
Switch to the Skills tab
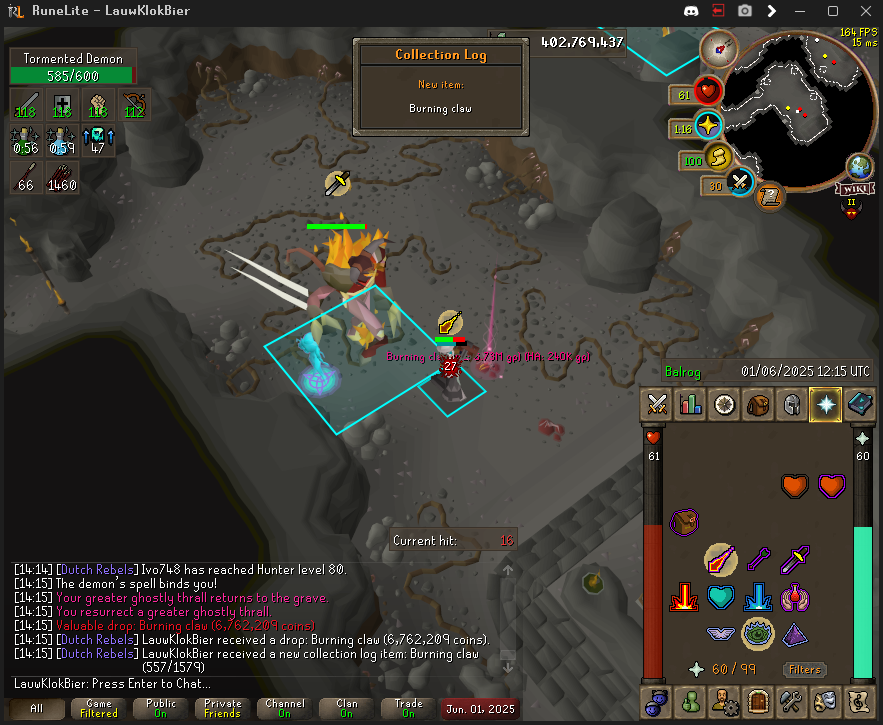[x=691, y=405]
